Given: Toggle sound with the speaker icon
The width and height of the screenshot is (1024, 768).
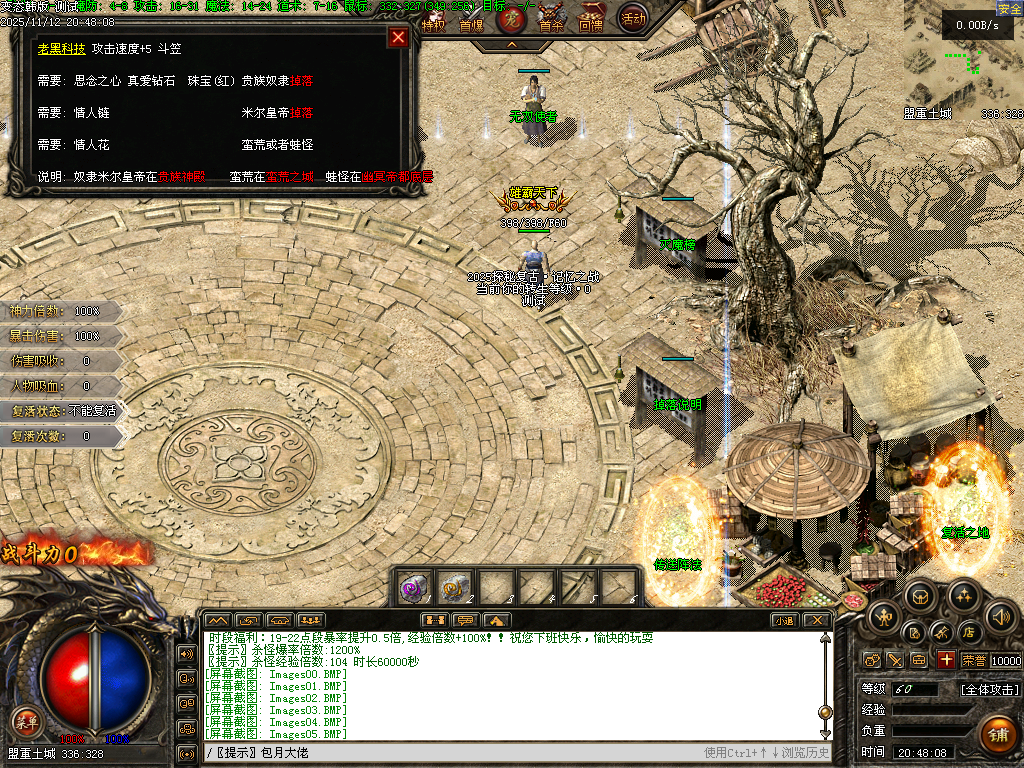Looking at the screenshot, I should click(x=1000, y=615).
